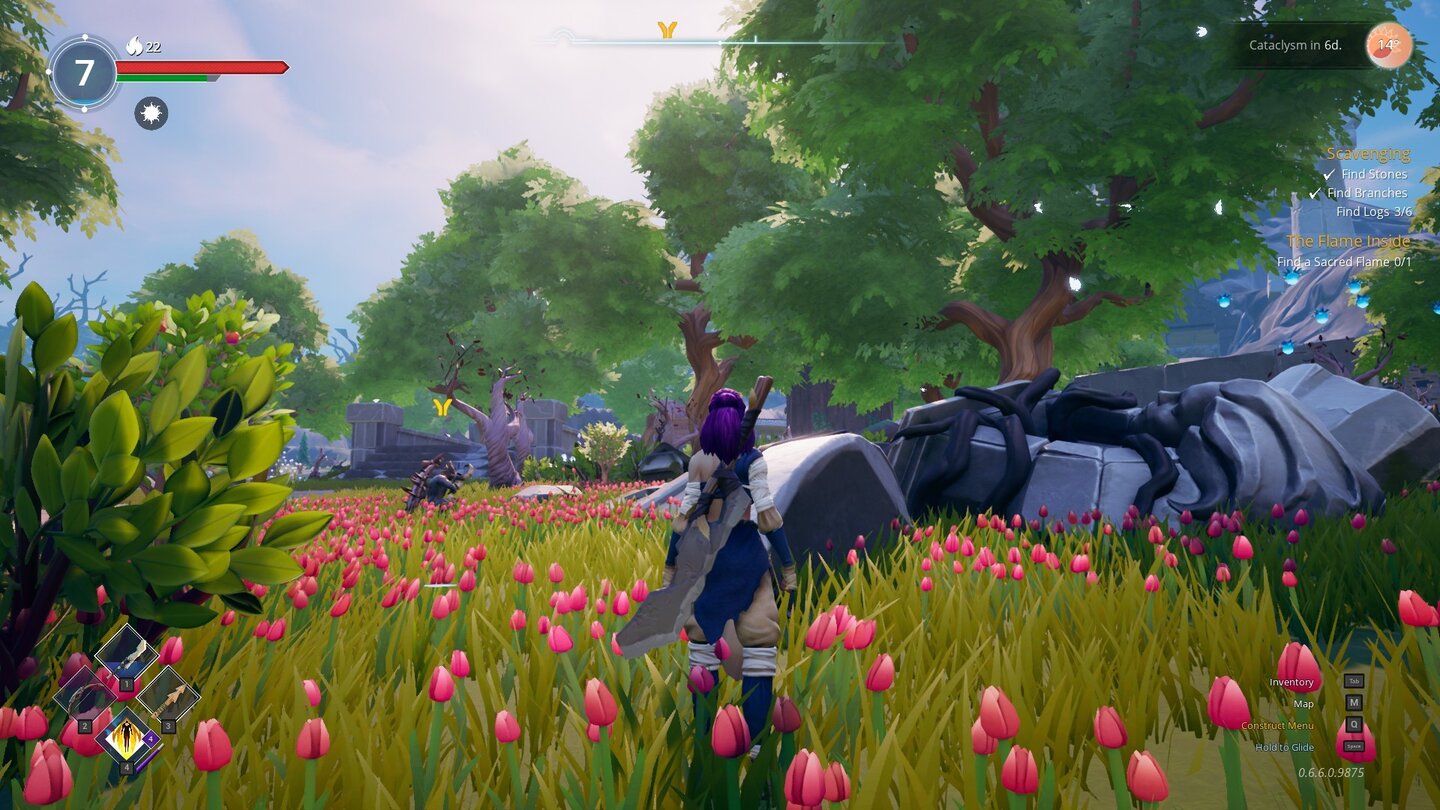Click the checkmark beside Find Branches

(1317, 192)
